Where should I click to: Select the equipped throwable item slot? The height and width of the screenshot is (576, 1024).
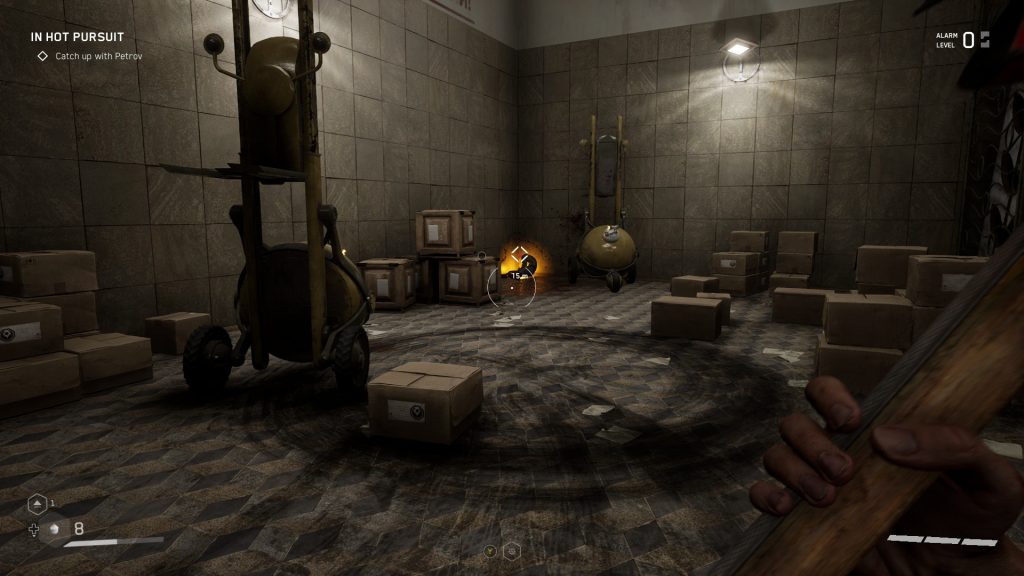pyautogui.click(x=56, y=529)
